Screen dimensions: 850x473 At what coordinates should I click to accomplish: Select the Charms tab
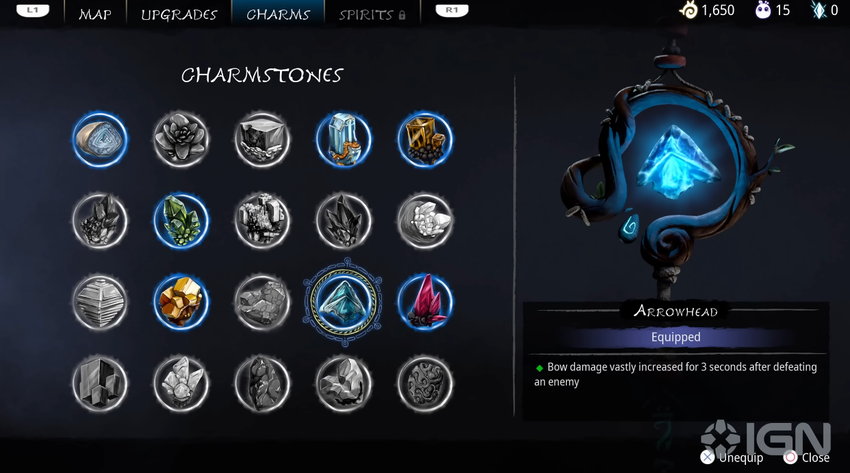[x=278, y=14]
